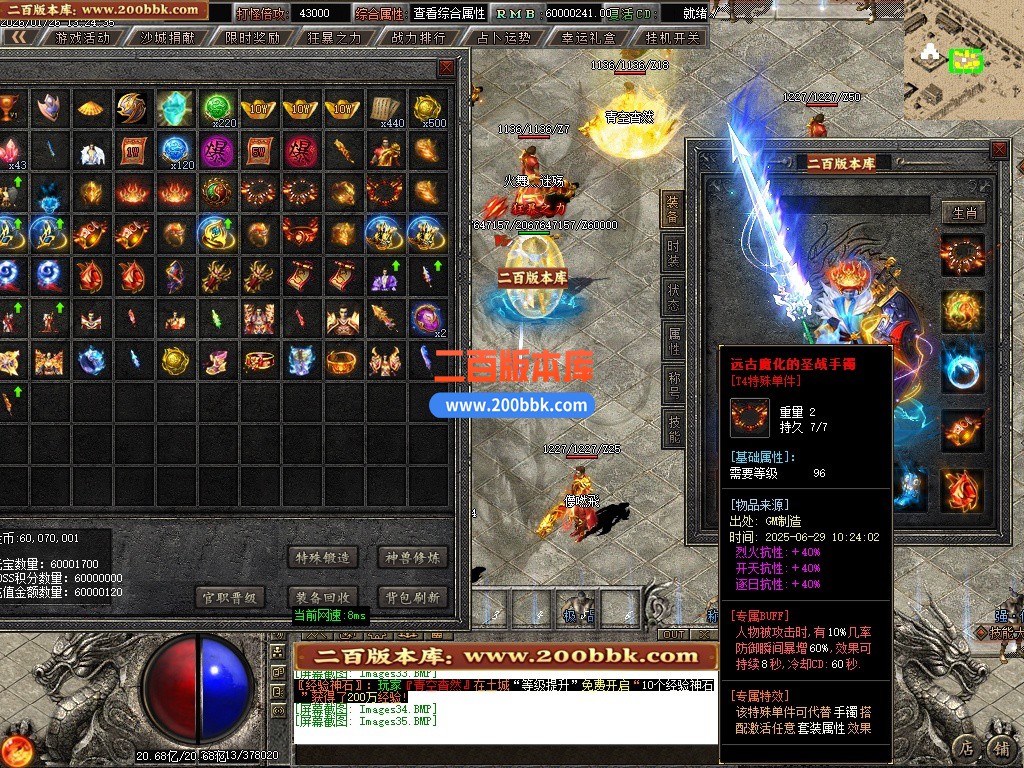The height and width of the screenshot is (768, 1024).
Task: Select 装备回收 equipment recycling
Action: [x=322, y=597]
